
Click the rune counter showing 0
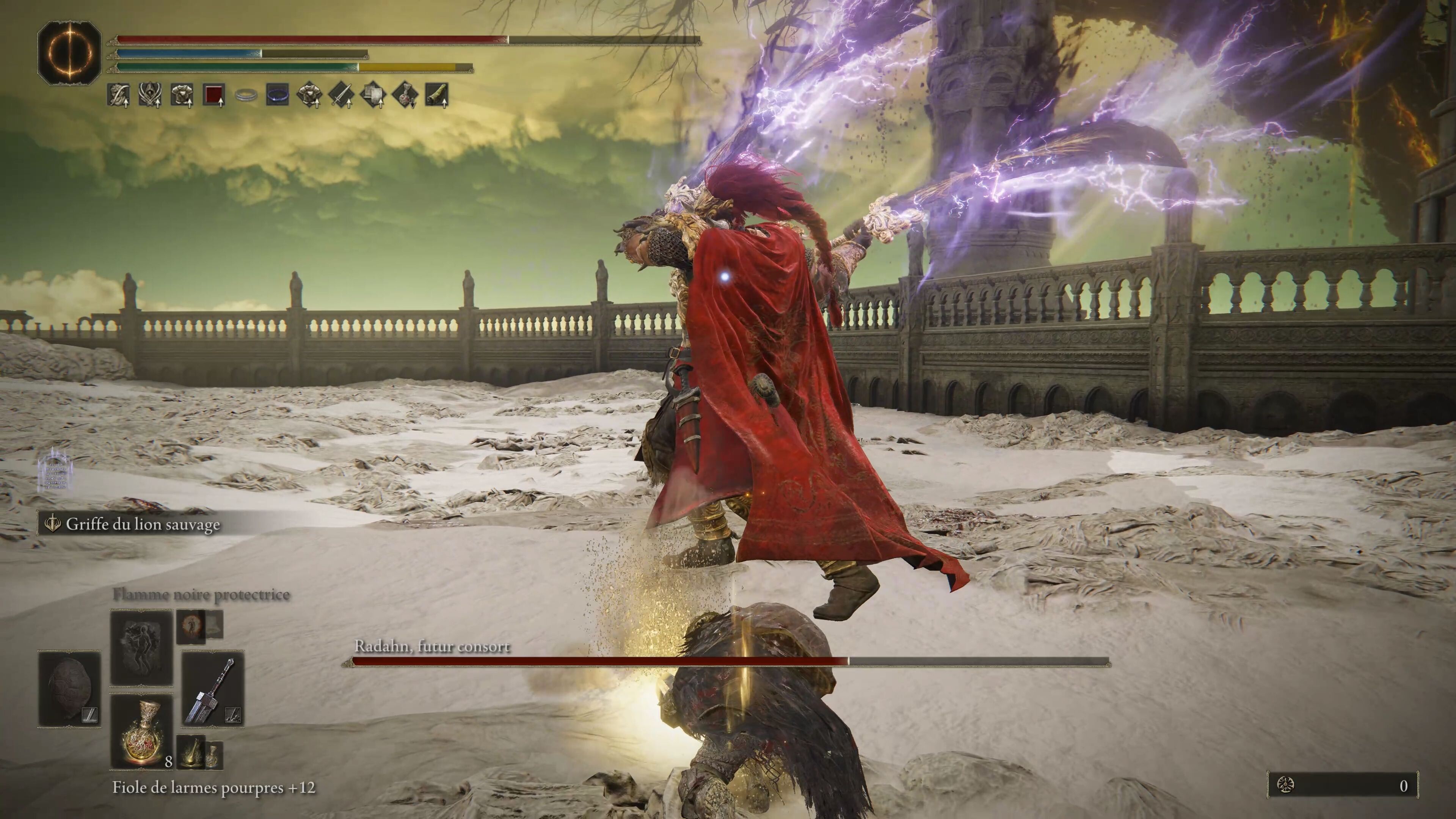pyautogui.click(x=1342, y=785)
